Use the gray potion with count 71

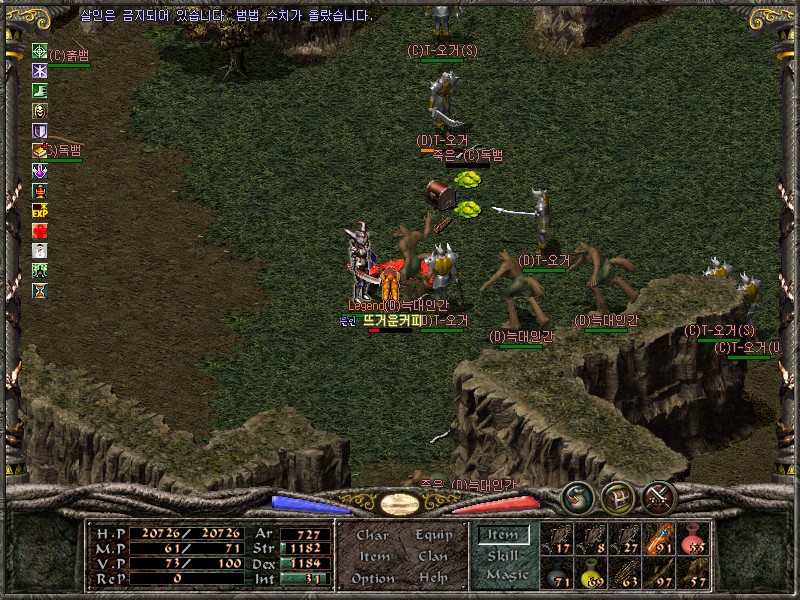(557, 573)
